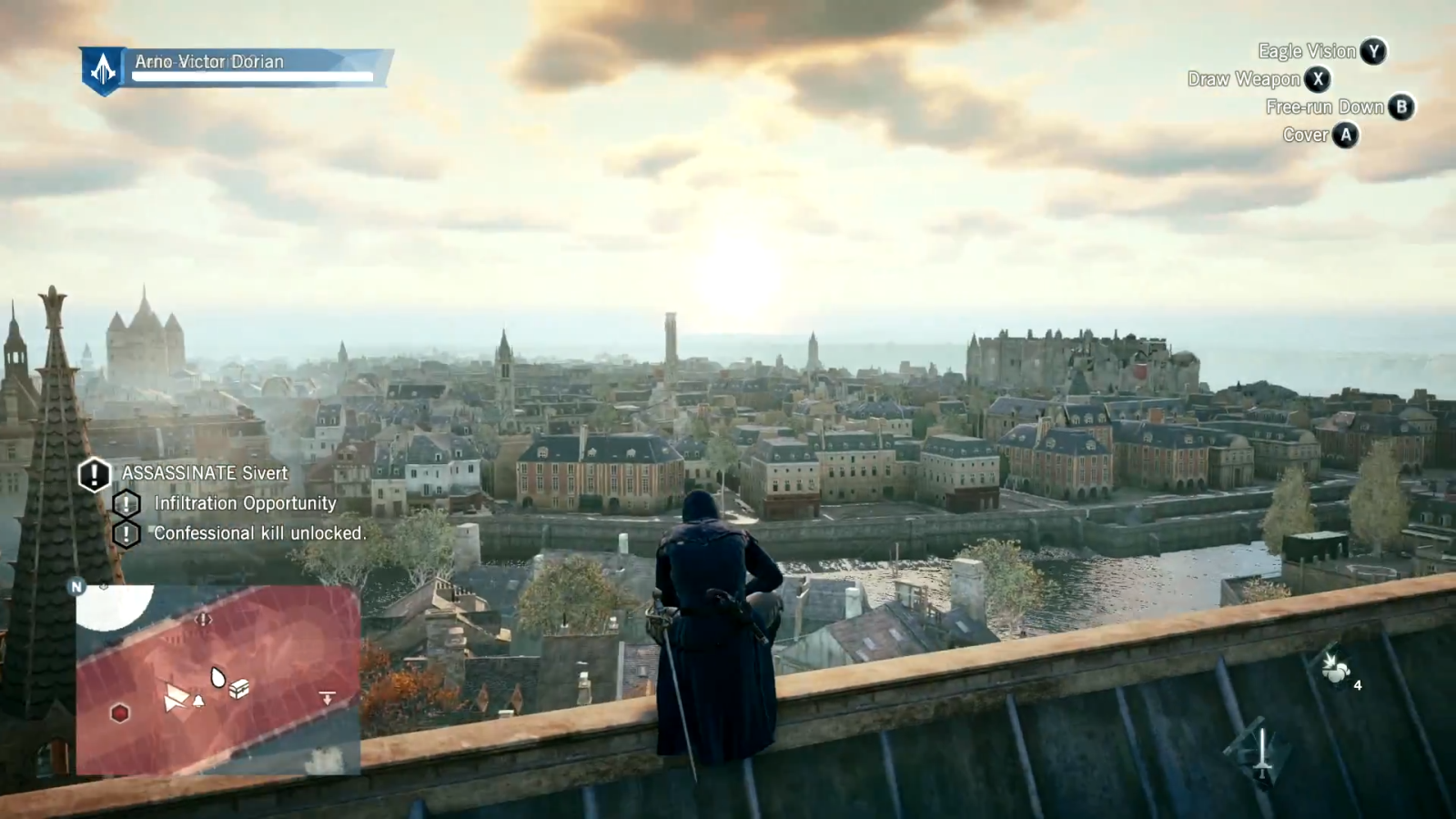The height and width of the screenshot is (819, 1456).
Task: Open the ASSASSINATE Sivert objective text
Action: pyautogui.click(x=202, y=473)
